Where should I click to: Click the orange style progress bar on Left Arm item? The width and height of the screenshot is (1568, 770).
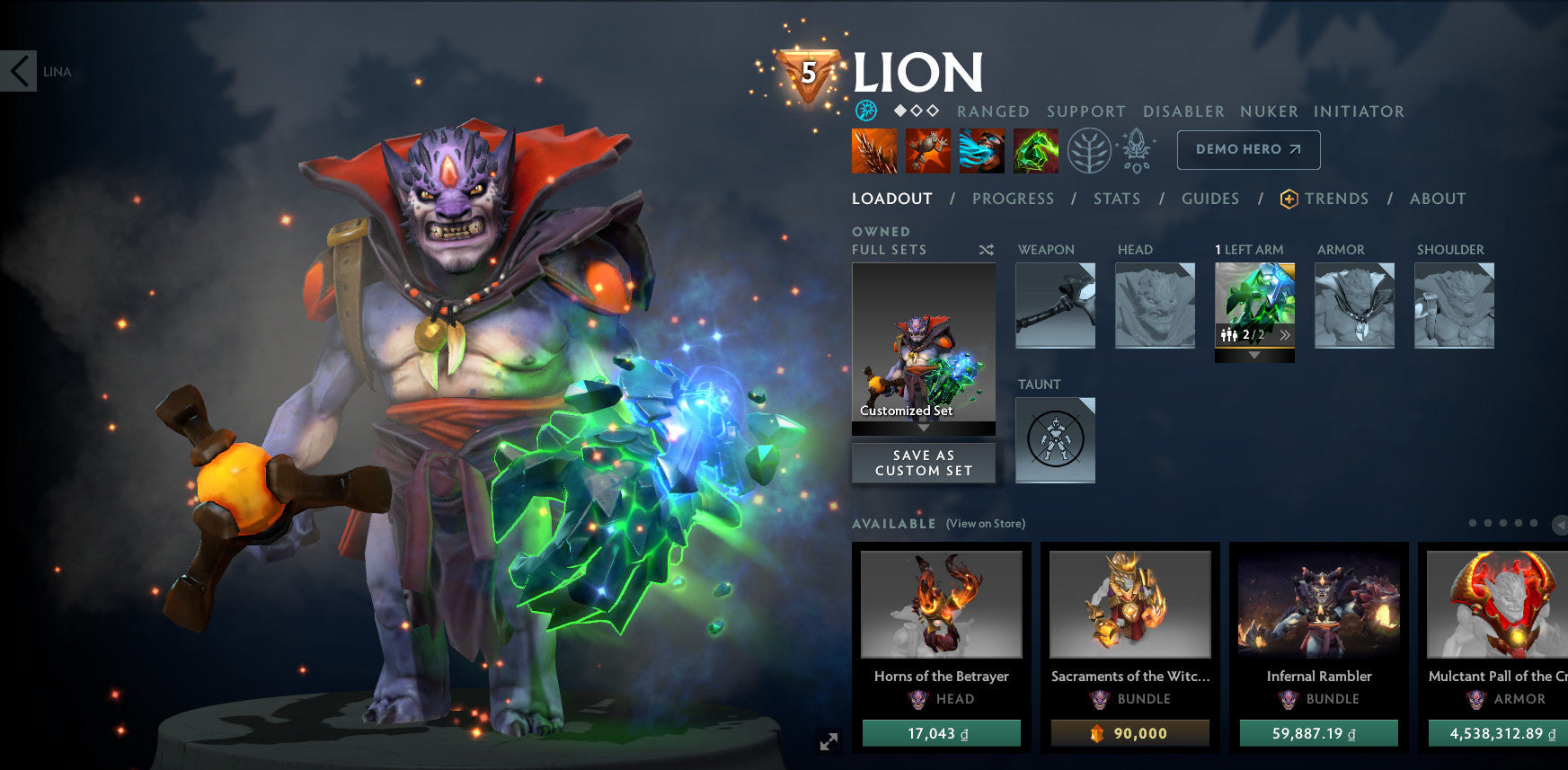pos(1254,347)
